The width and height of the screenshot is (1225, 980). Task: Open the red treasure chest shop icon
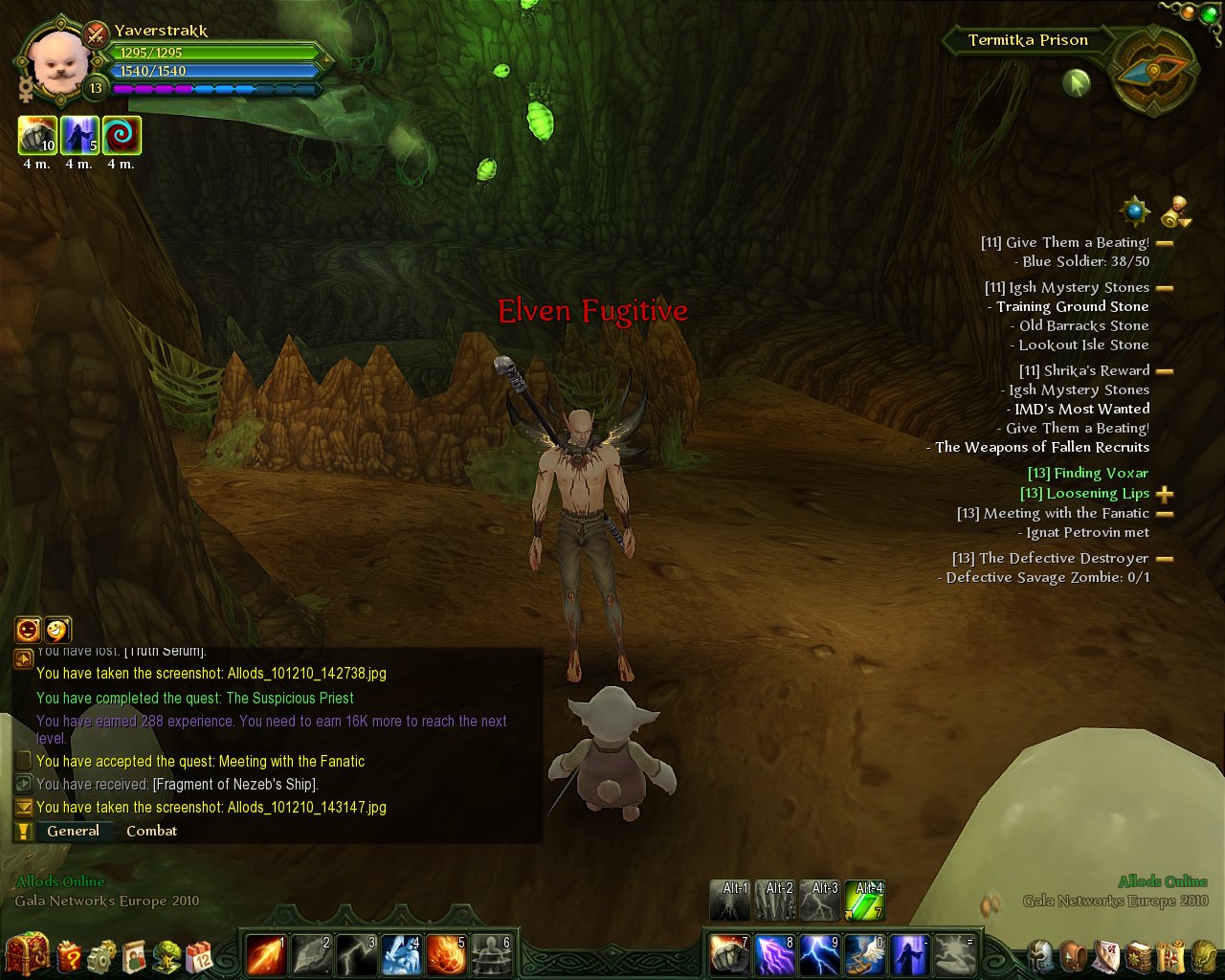point(25,953)
